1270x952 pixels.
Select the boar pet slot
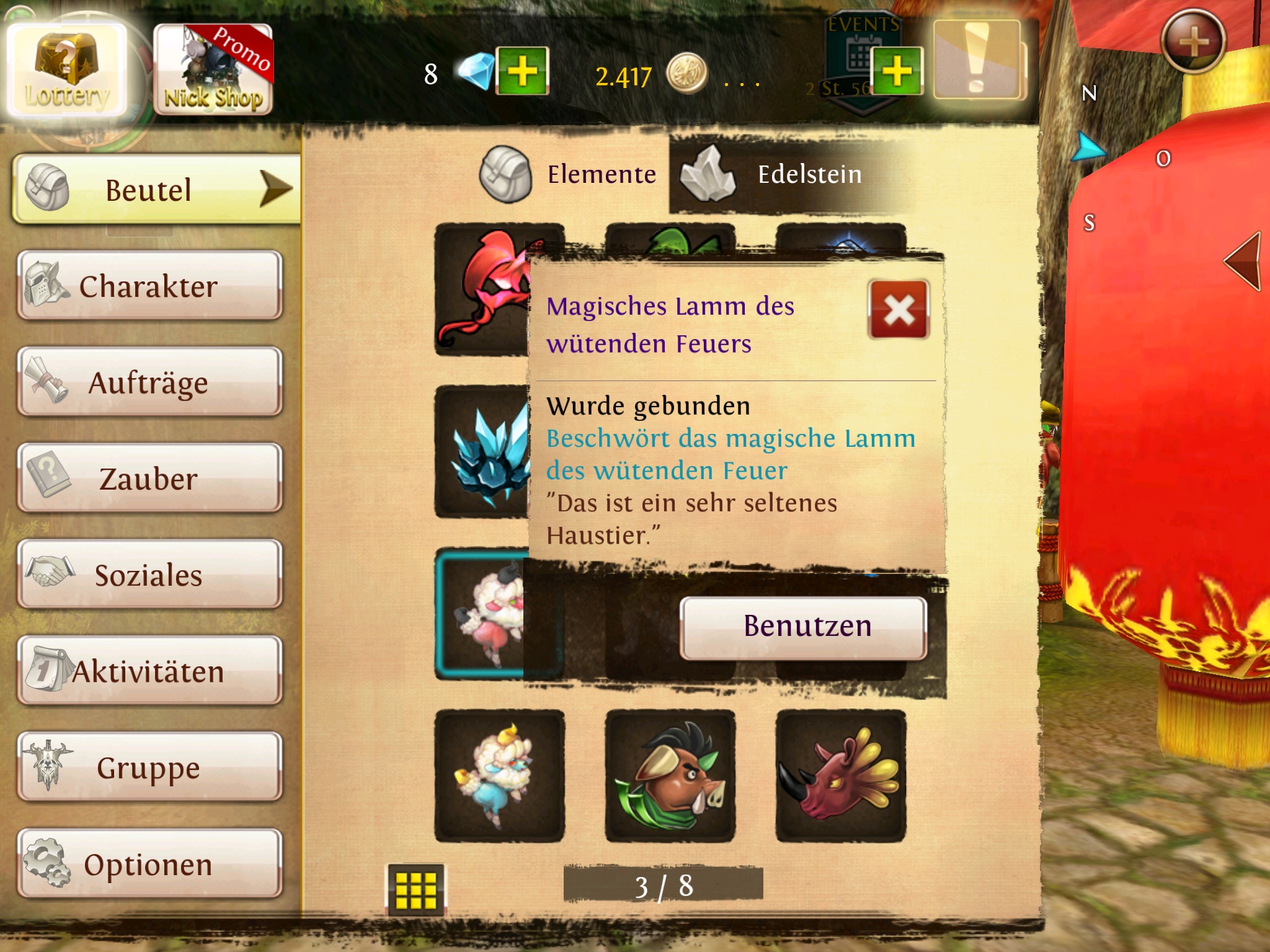coord(670,775)
